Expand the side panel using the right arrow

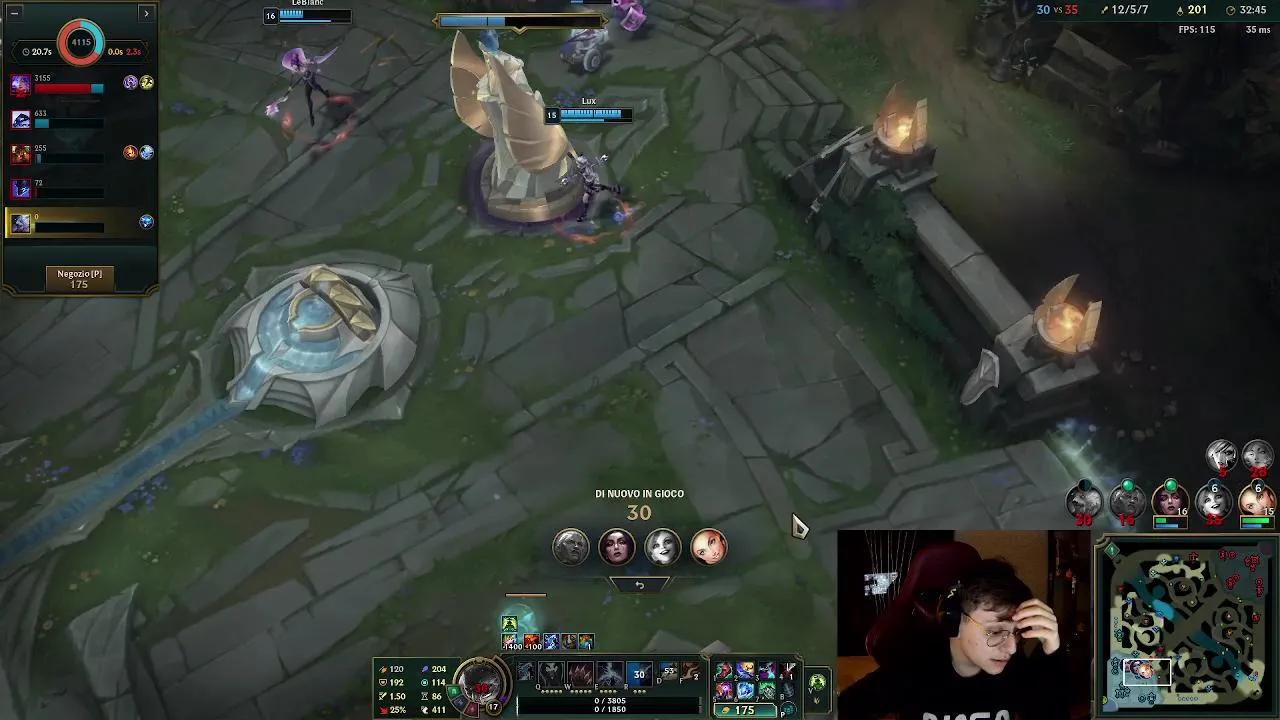147,14
